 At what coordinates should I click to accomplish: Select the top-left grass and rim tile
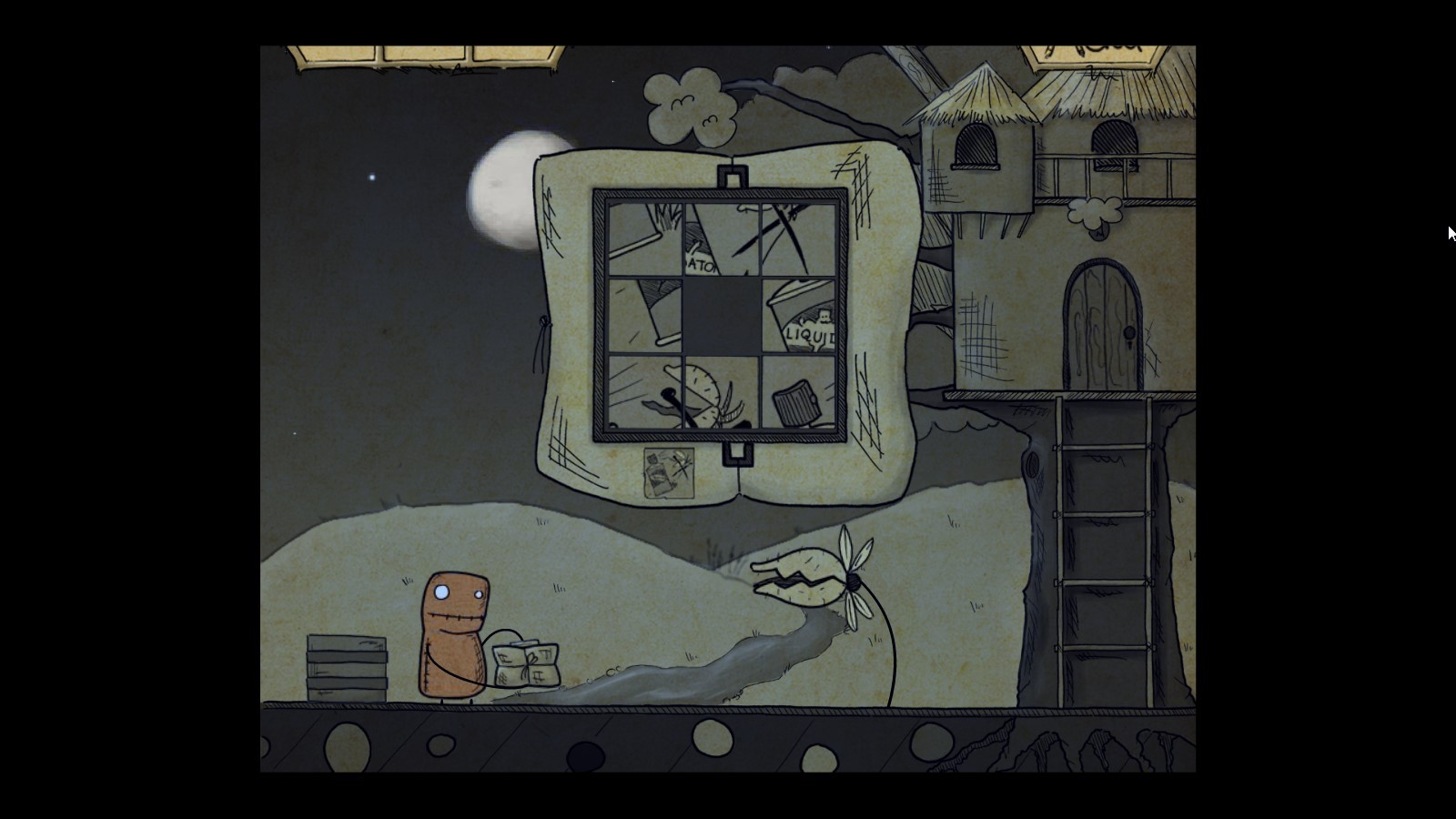click(644, 238)
